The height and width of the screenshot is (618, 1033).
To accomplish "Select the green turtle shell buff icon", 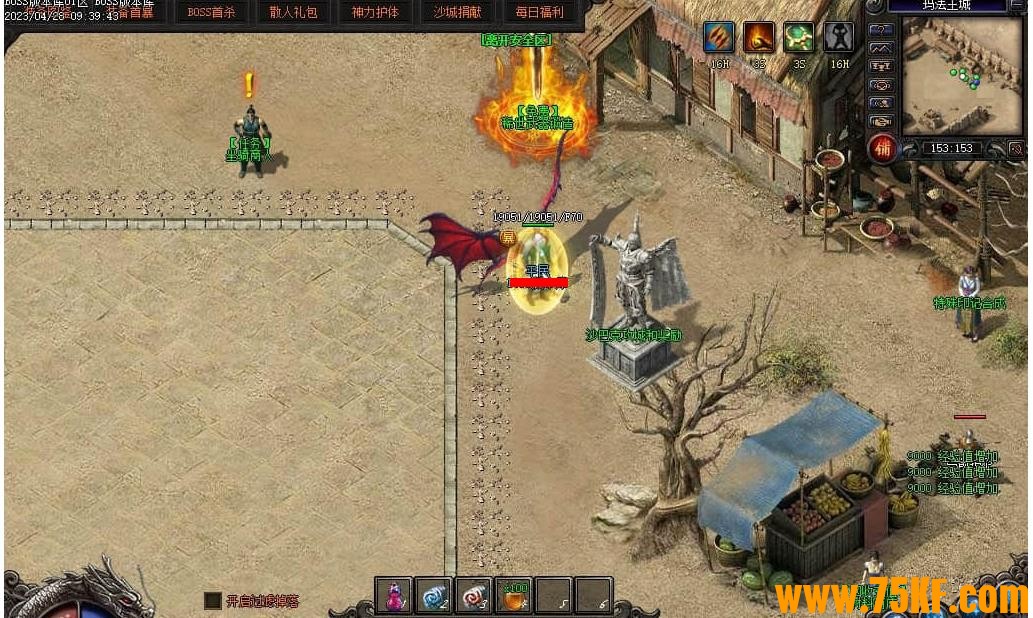I will tap(798, 38).
